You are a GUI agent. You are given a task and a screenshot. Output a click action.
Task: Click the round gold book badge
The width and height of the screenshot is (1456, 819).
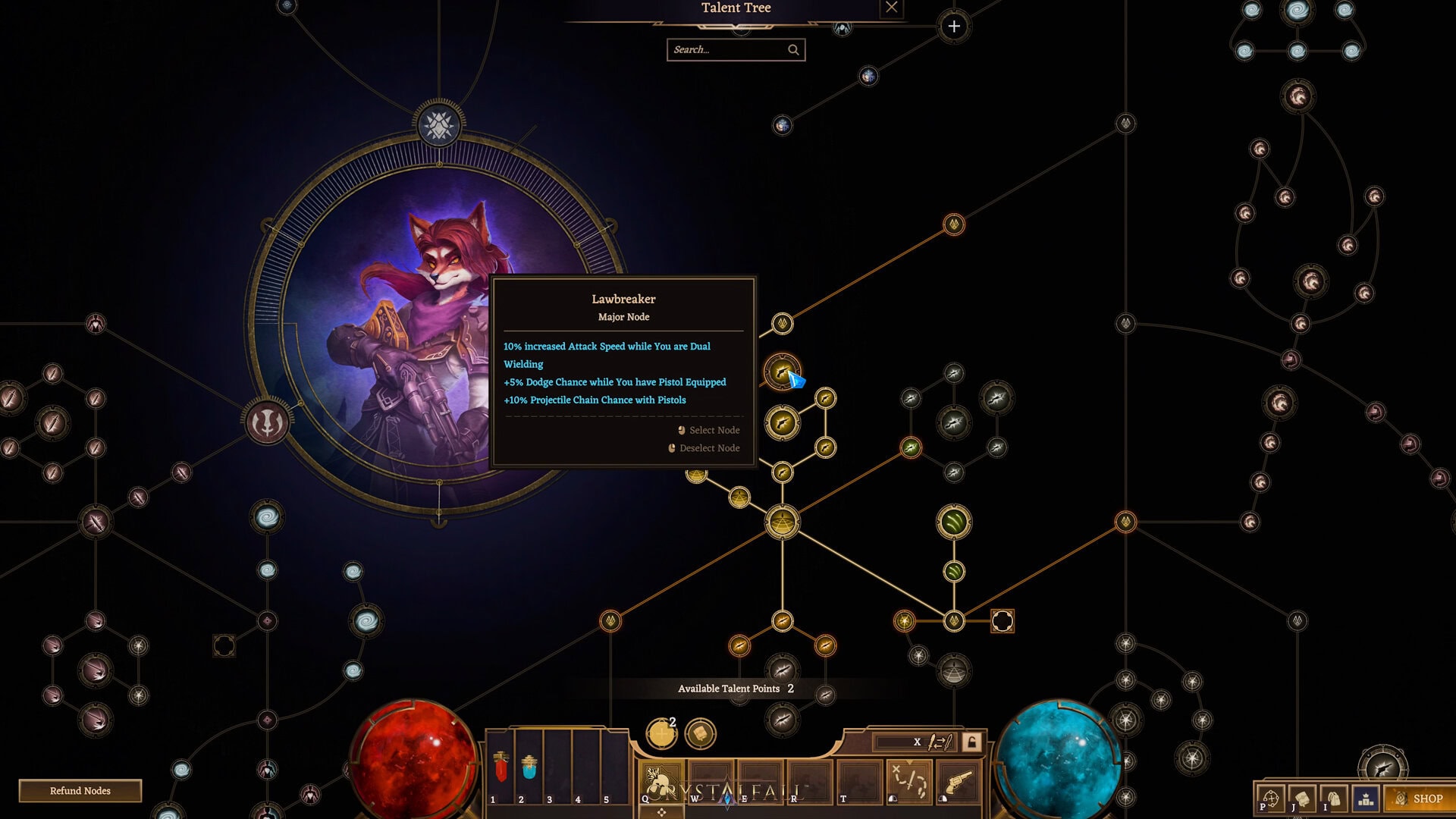(700, 733)
